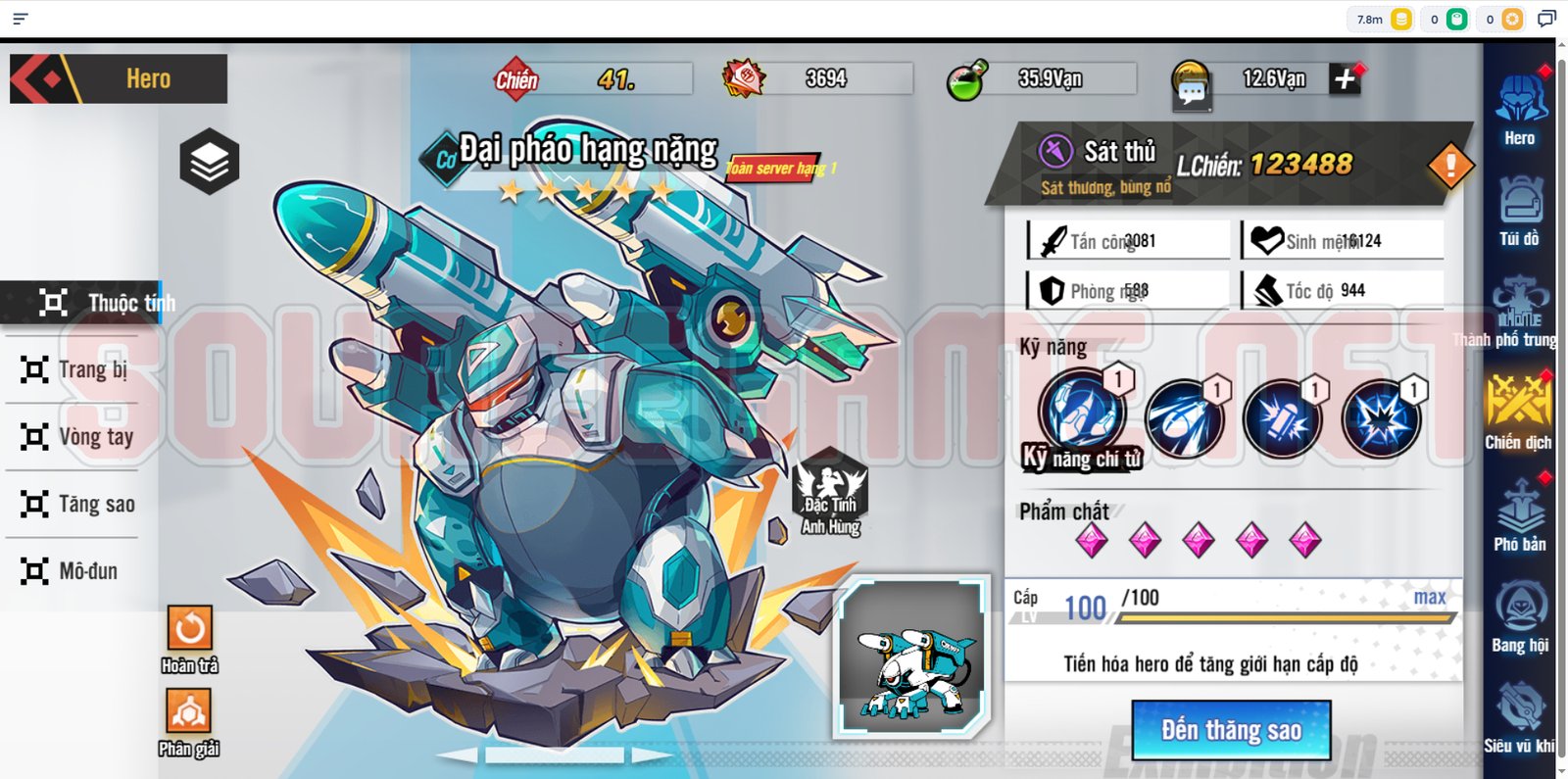Click the stacked layers hexagon icon
This screenshot has width=1568, height=779.
[x=210, y=162]
